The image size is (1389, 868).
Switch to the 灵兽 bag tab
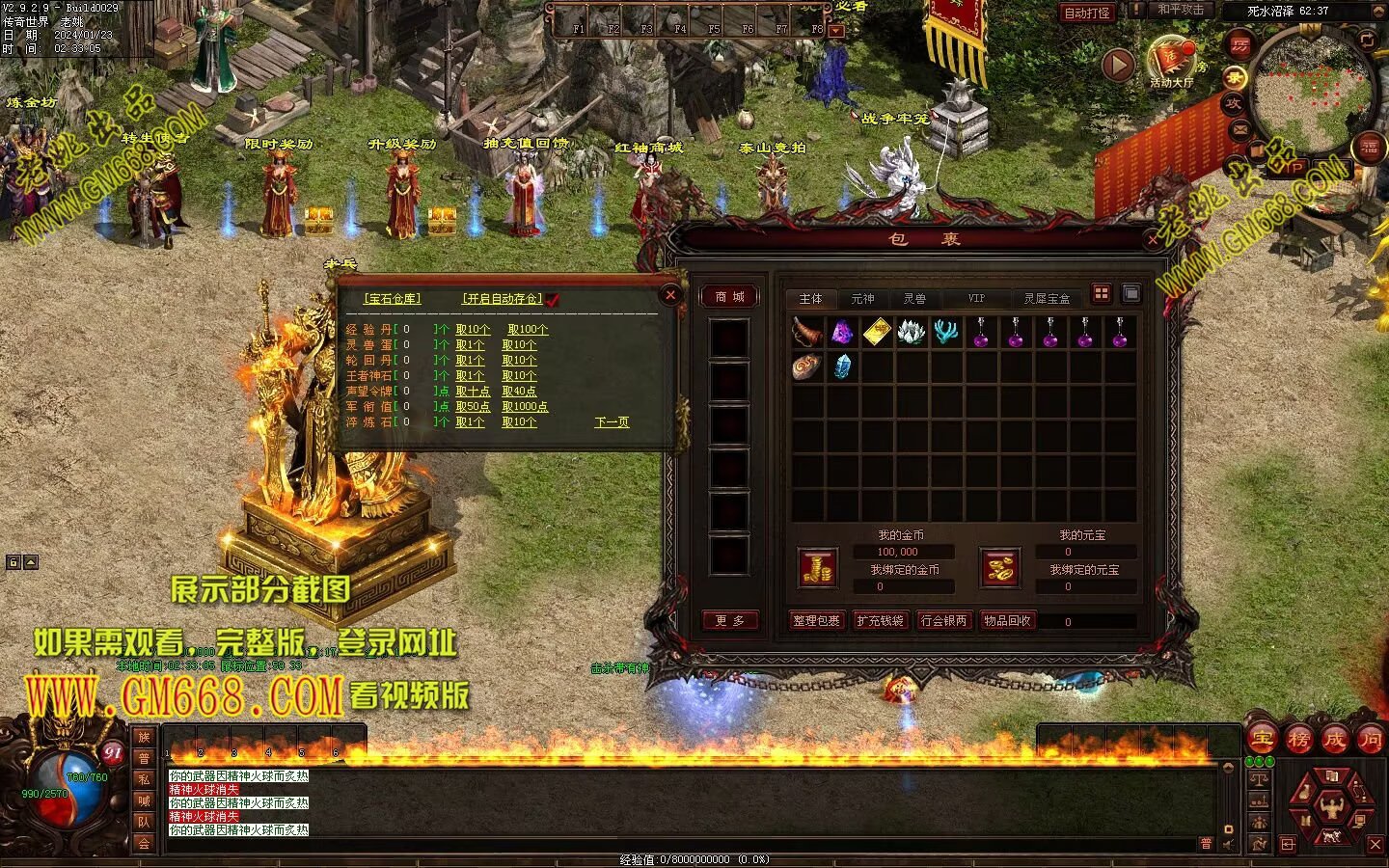pyautogui.click(x=914, y=299)
